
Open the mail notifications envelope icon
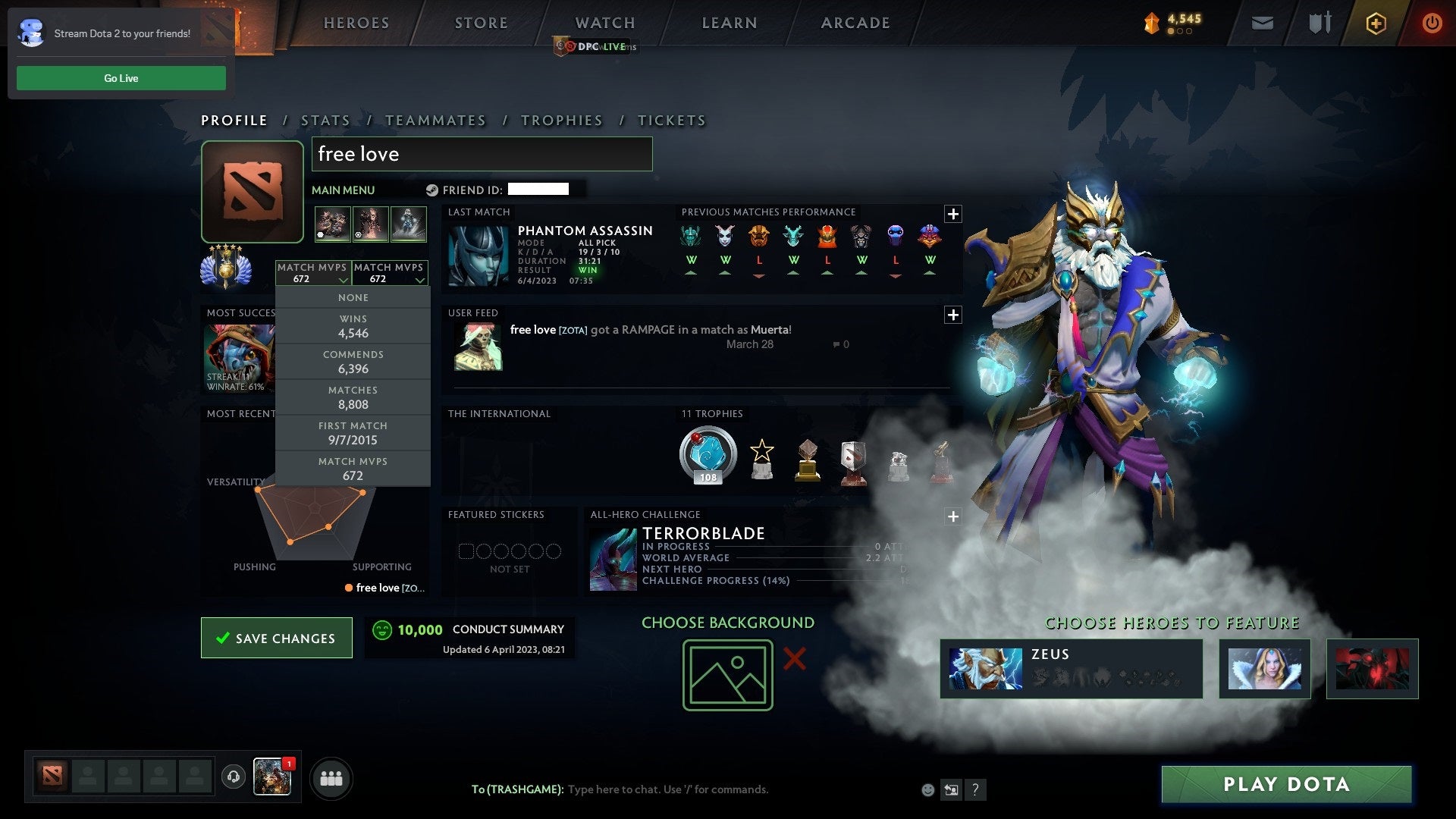pos(1262,23)
